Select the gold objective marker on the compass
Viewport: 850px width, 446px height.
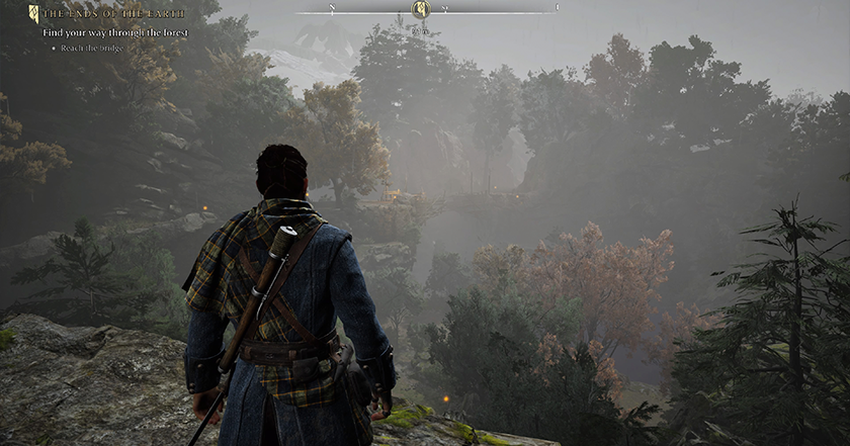pyautogui.click(x=421, y=10)
